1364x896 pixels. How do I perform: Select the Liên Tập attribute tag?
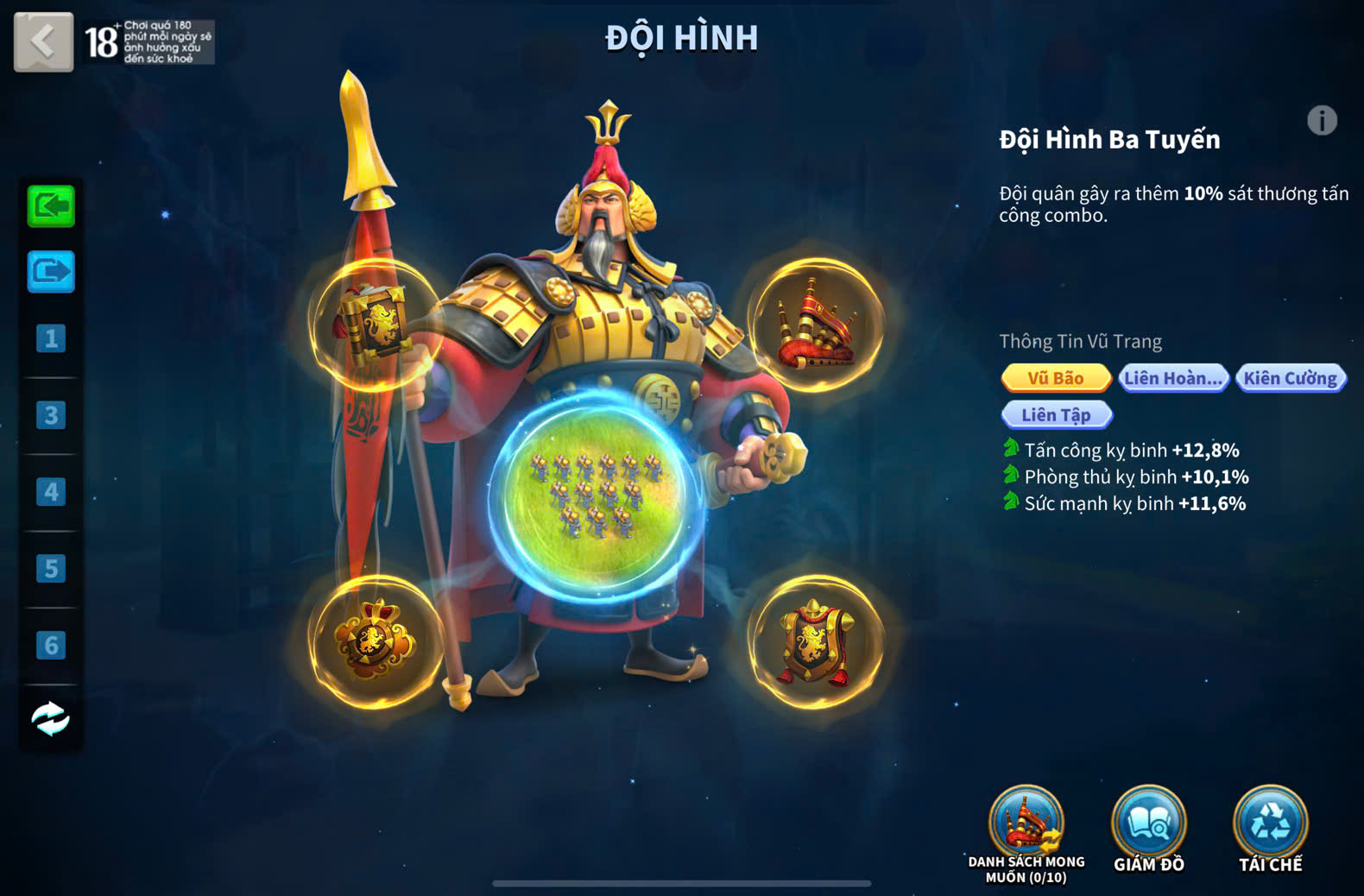pyautogui.click(x=1057, y=415)
